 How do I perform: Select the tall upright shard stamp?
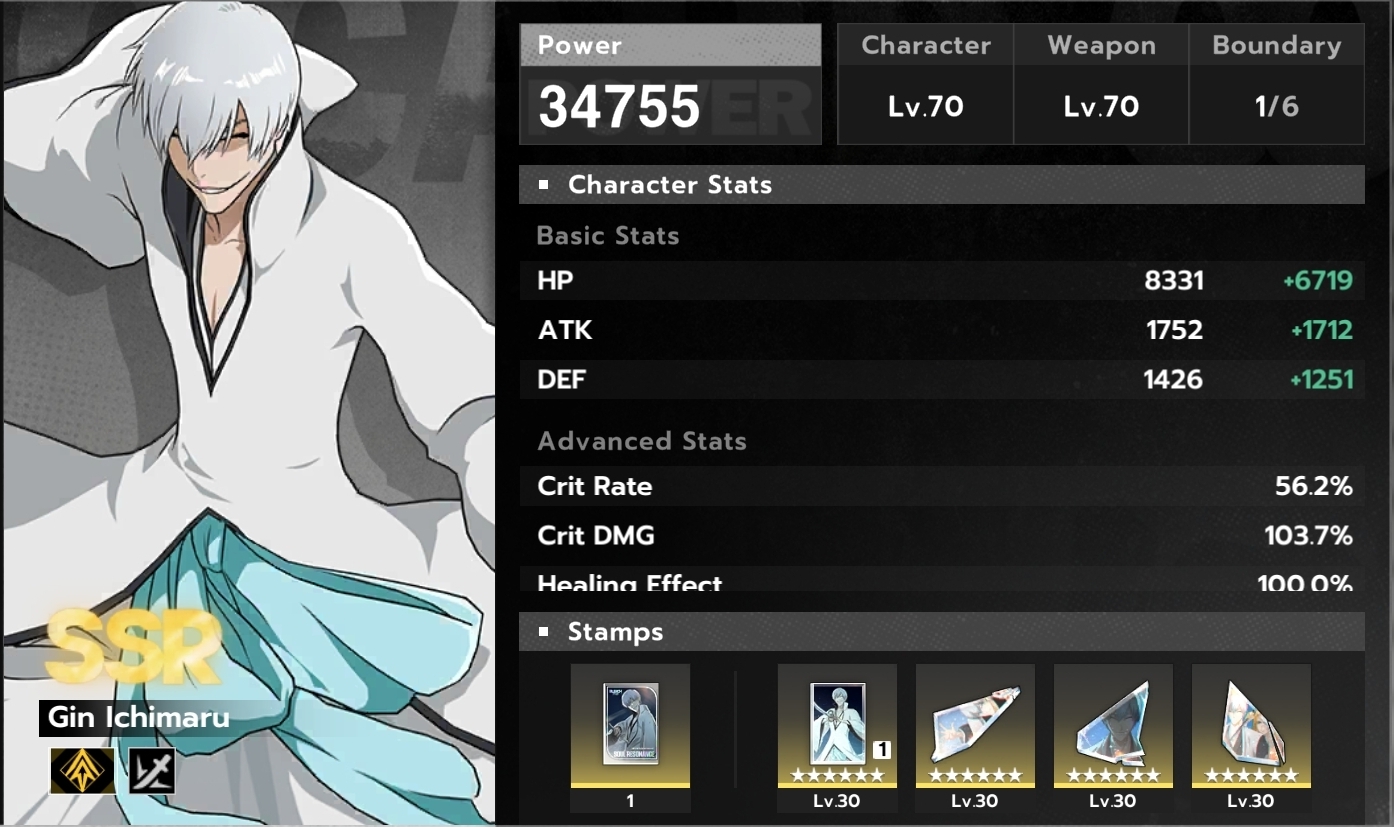(1250, 725)
